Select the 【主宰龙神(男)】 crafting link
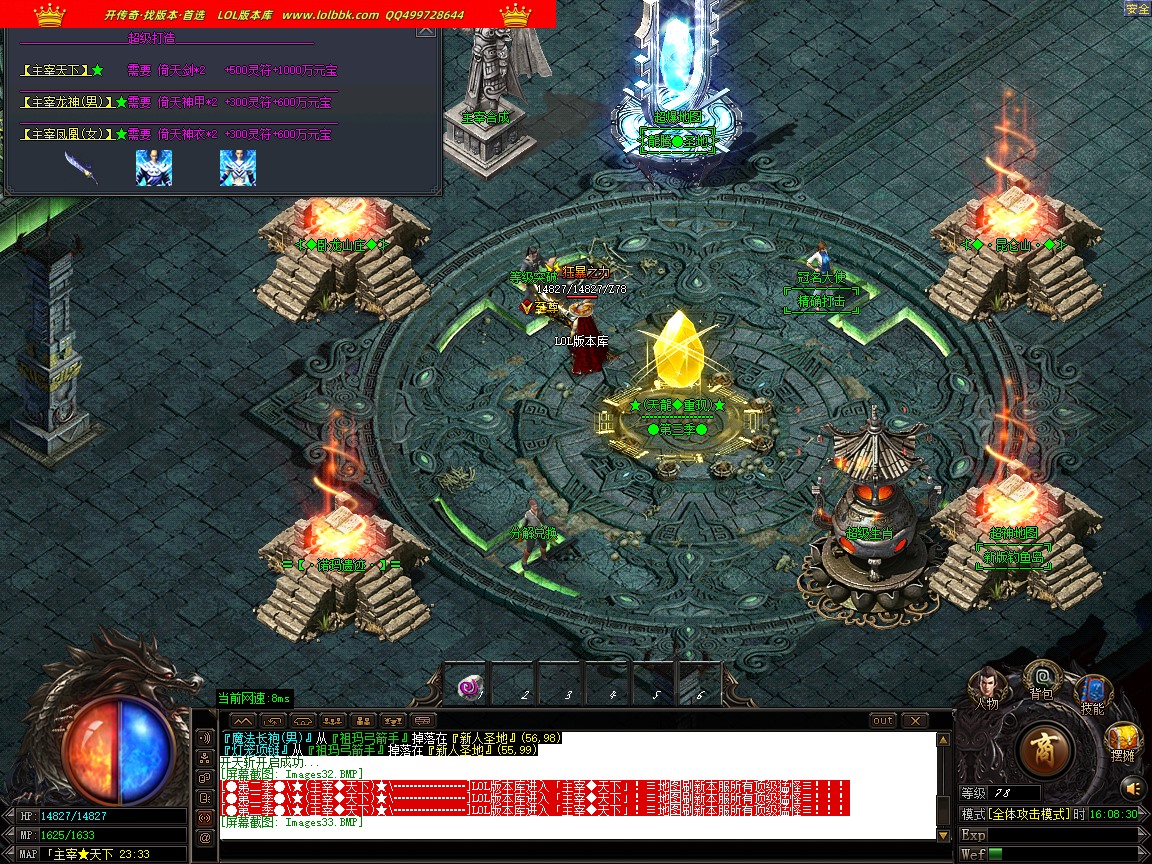This screenshot has width=1152, height=864. click(x=68, y=102)
